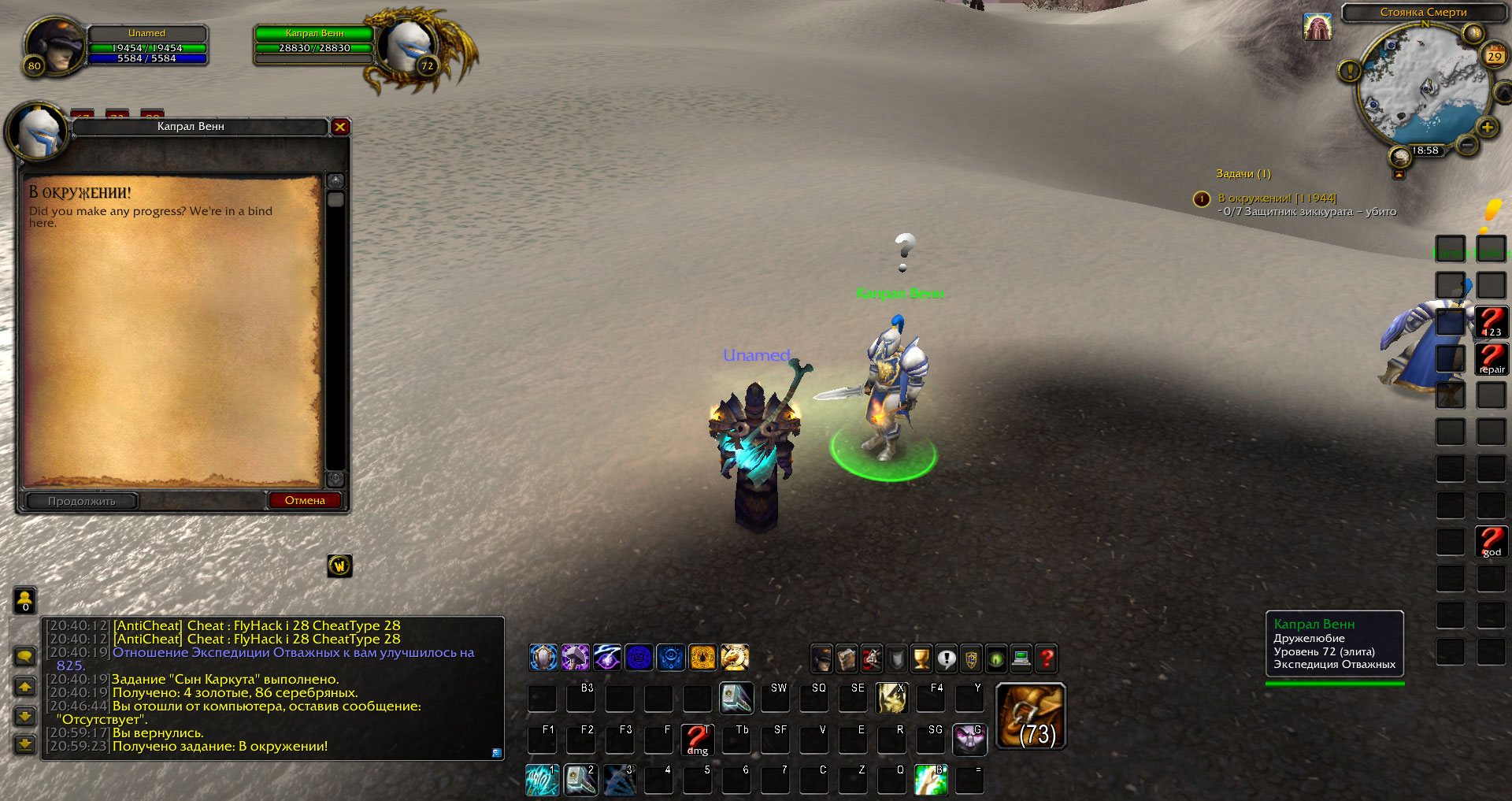Click the Продолжить button
This screenshot has height=801, width=1512.
coord(82,501)
